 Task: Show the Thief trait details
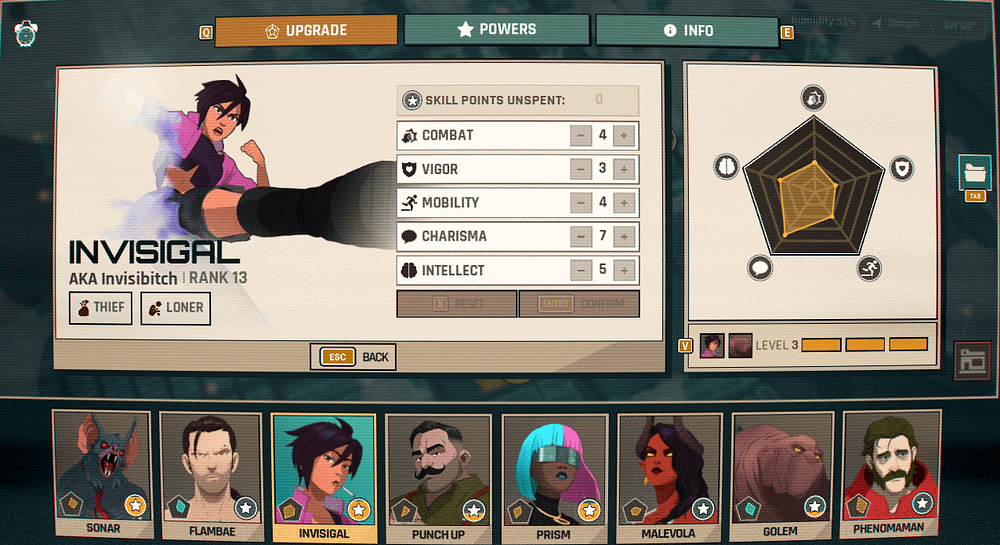100,308
